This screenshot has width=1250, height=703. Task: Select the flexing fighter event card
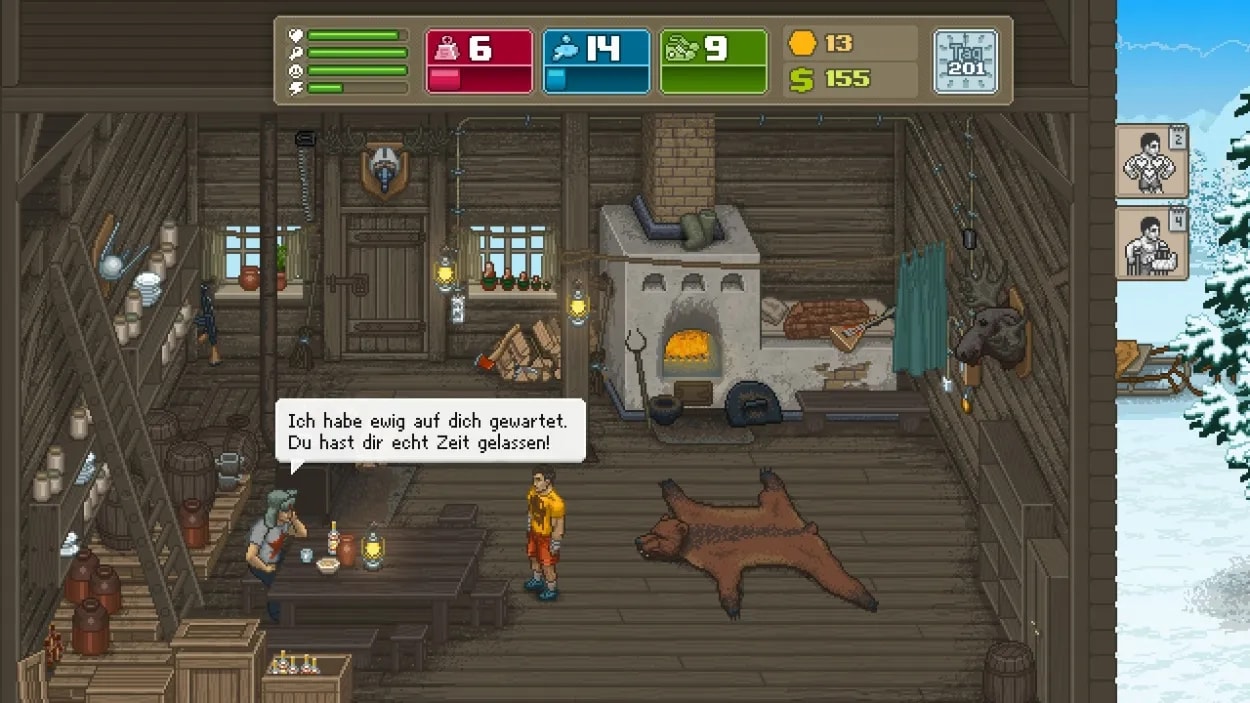1151,160
